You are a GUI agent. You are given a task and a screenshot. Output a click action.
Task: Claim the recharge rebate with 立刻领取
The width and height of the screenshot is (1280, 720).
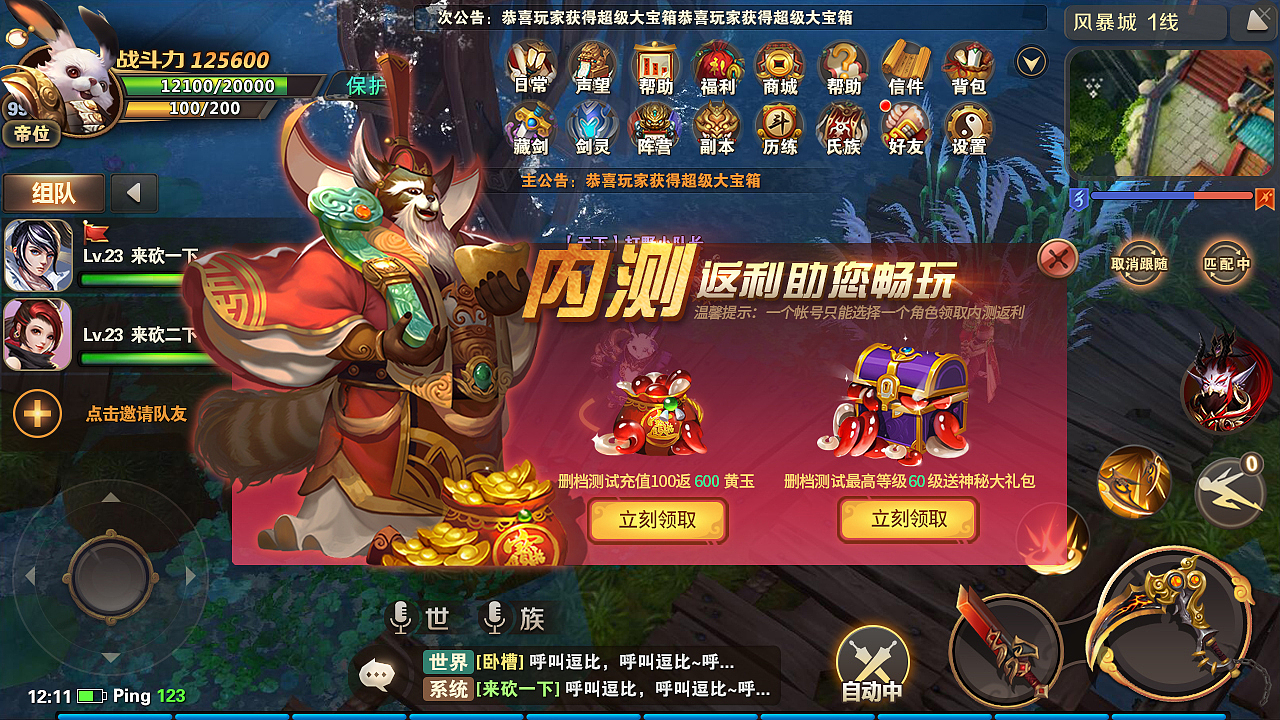[x=657, y=520]
